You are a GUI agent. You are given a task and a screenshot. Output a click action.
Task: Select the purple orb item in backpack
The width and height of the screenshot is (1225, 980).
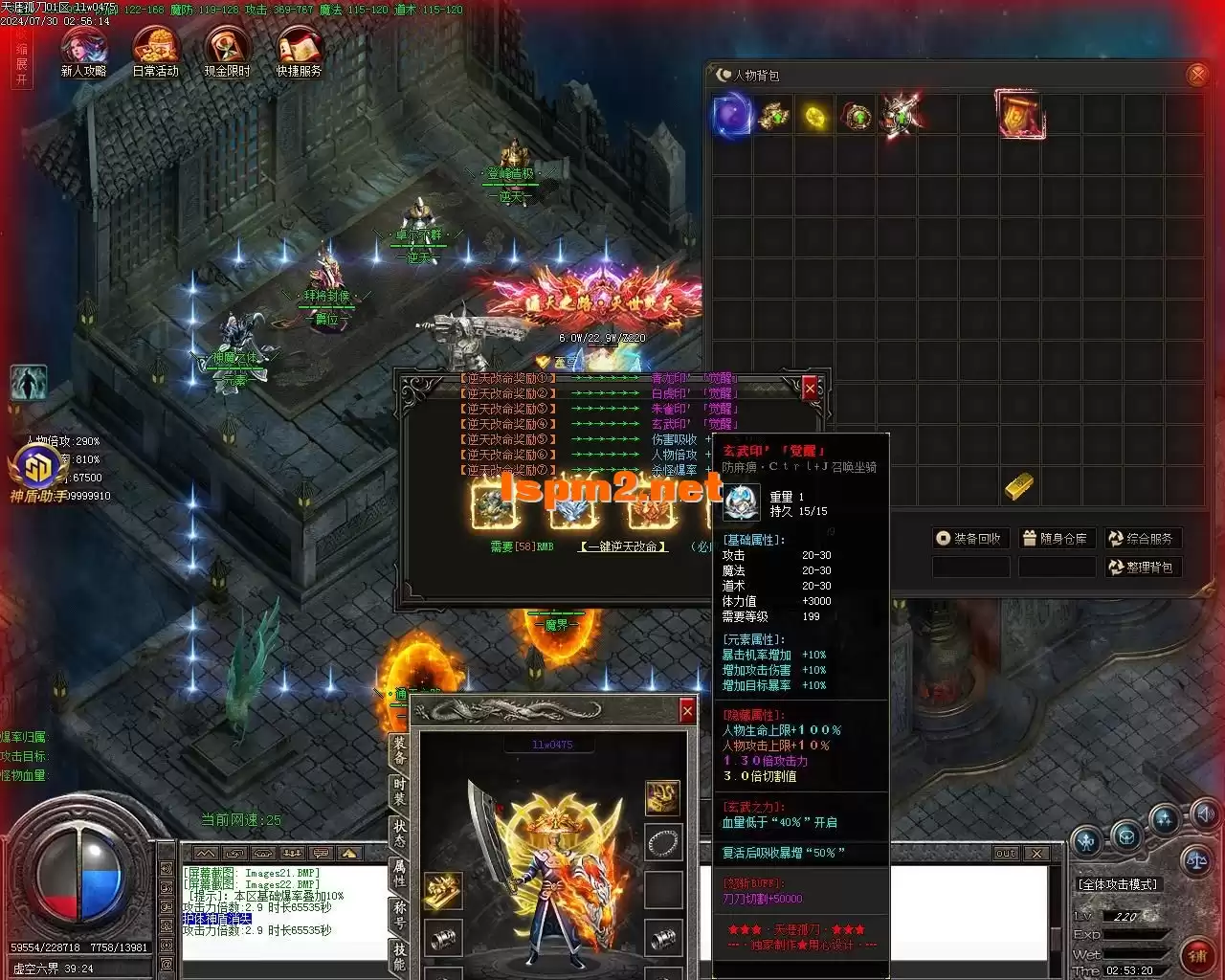click(x=733, y=116)
